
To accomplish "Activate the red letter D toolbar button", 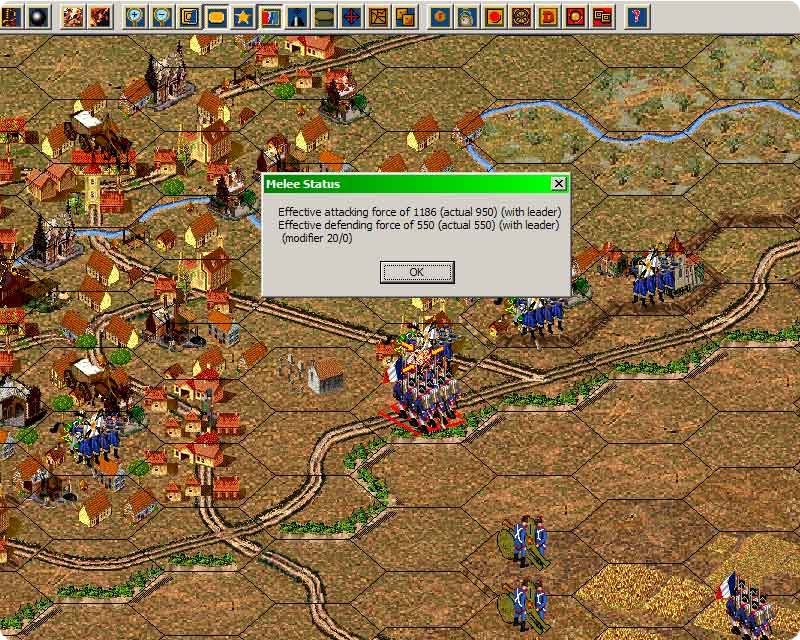I will pyautogui.click(x=548, y=16).
